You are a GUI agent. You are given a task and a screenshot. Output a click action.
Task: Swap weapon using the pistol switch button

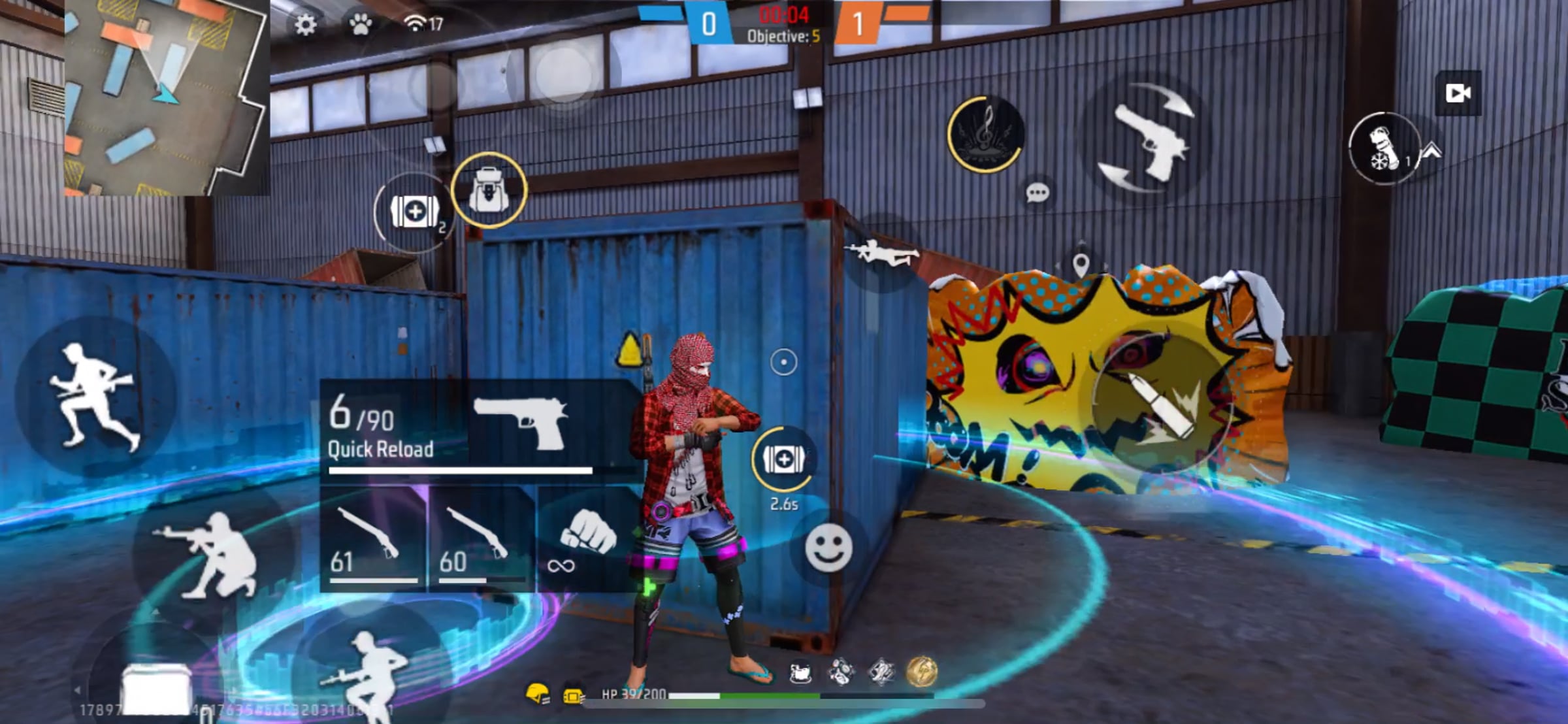tap(1148, 138)
